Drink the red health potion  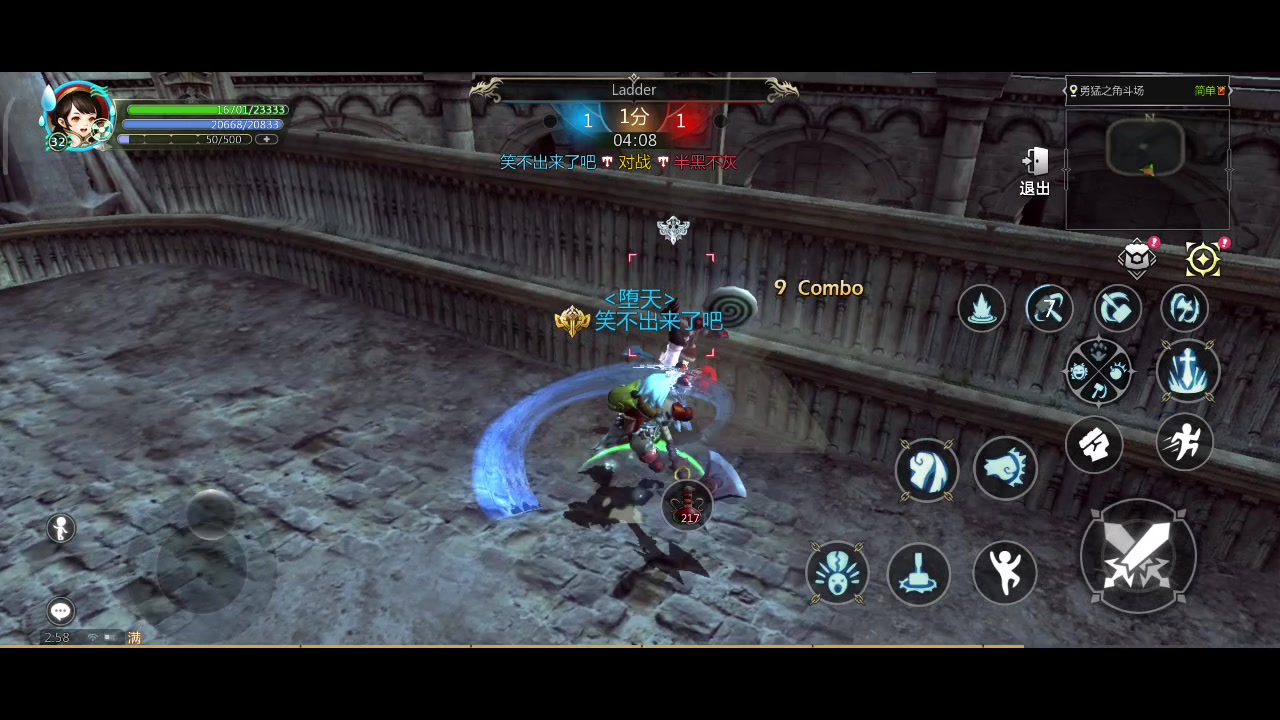[689, 503]
